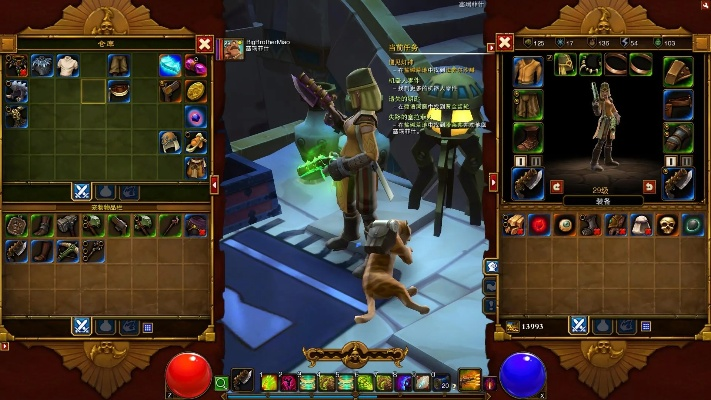The image size is (711, 400).
Task: Select the equipped green boots slot
Action: [x=528, y=136]
